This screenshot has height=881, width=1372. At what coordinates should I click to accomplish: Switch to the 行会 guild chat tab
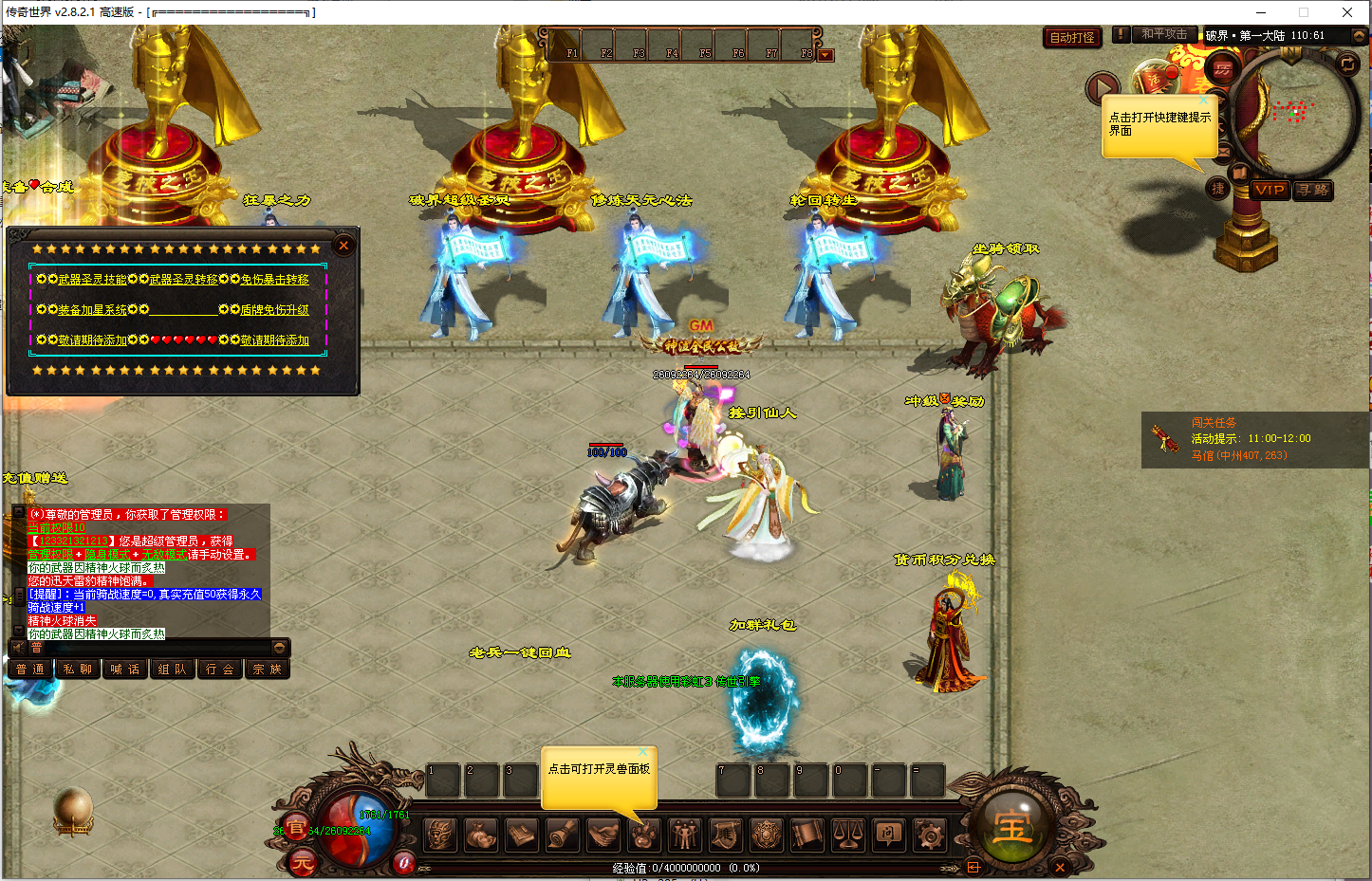click(x=219, y=670)
